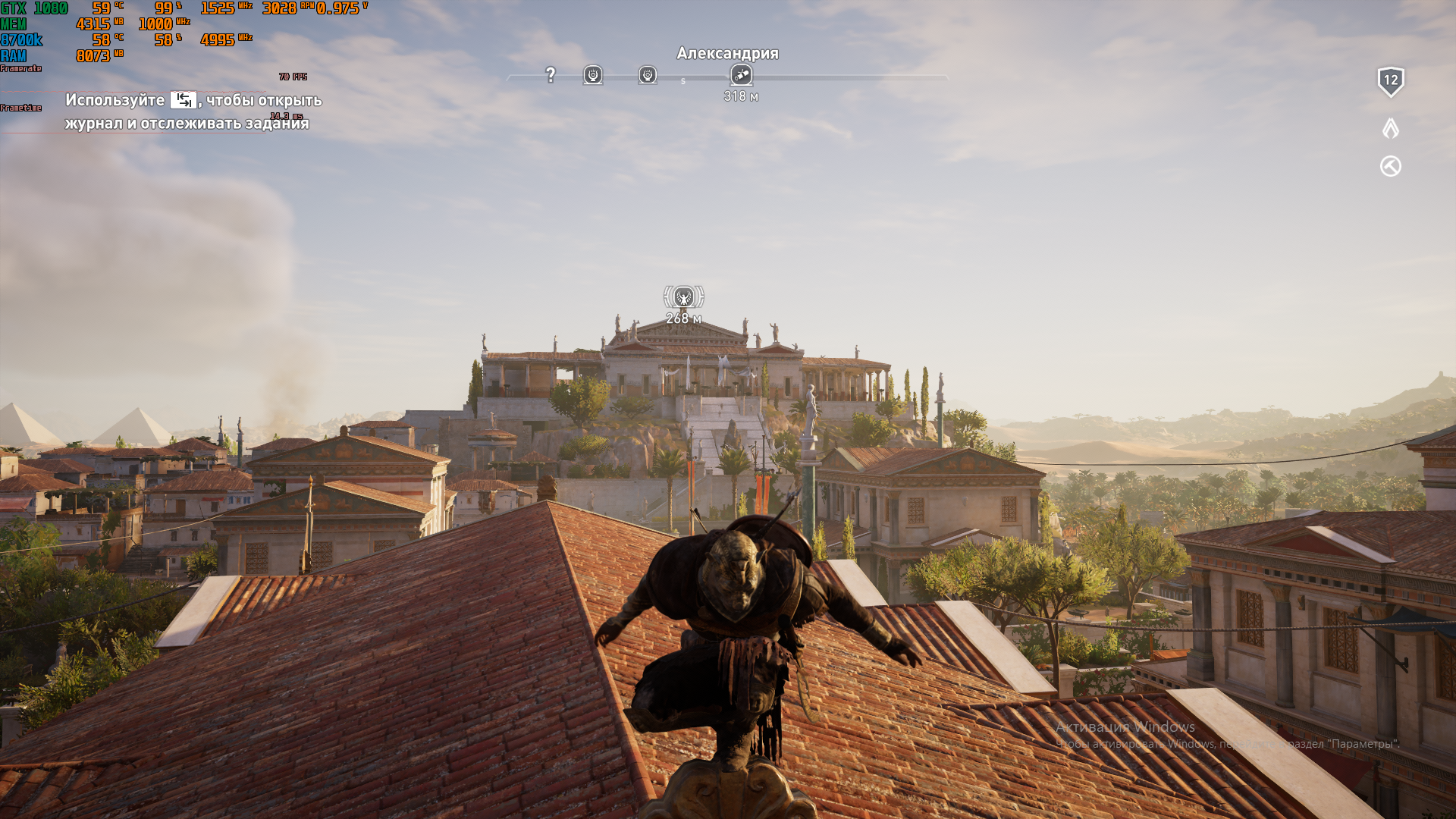The width and height of the screenshot is (1456, 819).
Task: Select the circled hammer crafting icon
Action: pyautogui.click(x=1390, y=166)
